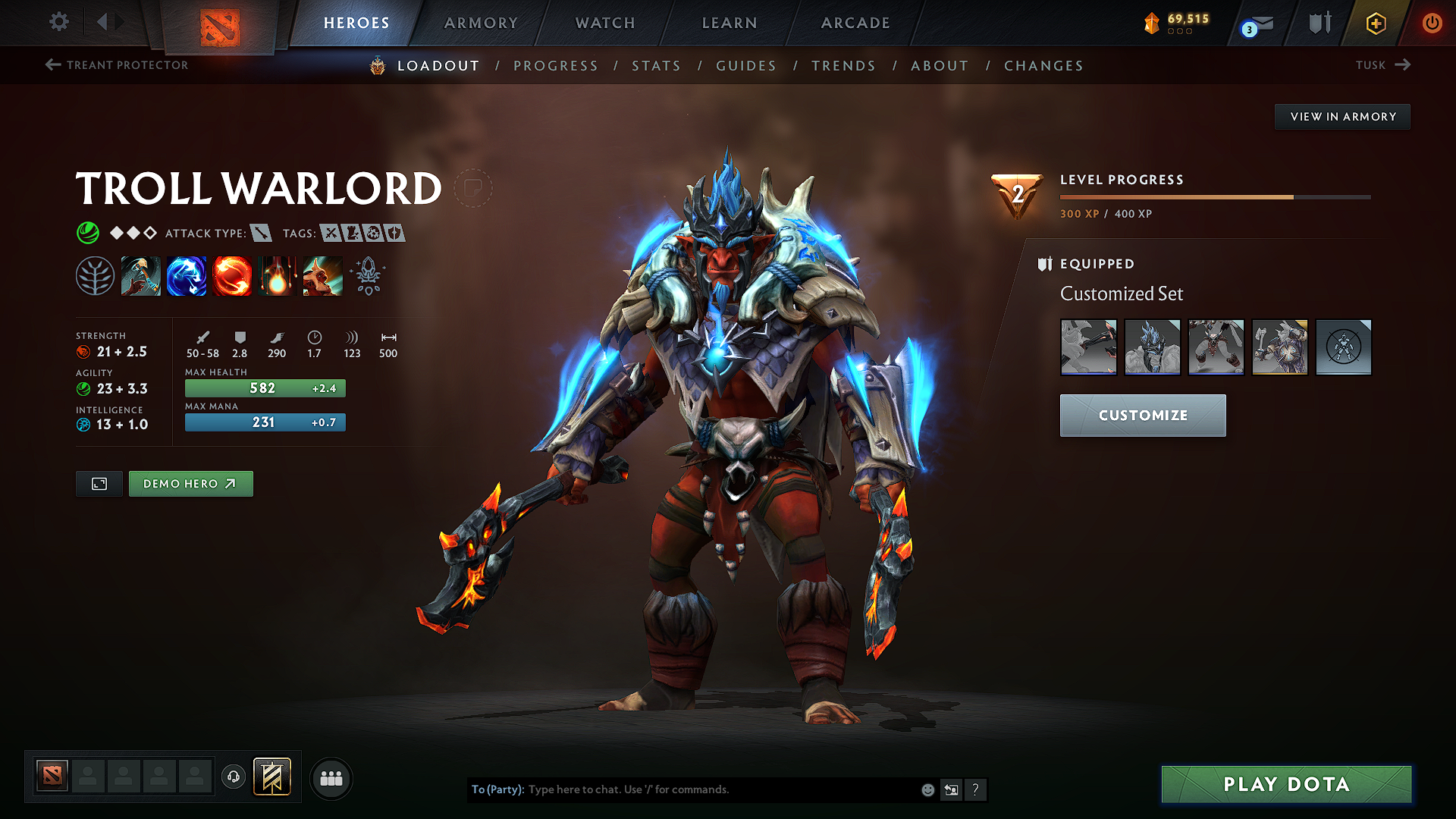Switch to the STATS tab
The width and height of the screenshot is (1456, 819).
point(656,66)
